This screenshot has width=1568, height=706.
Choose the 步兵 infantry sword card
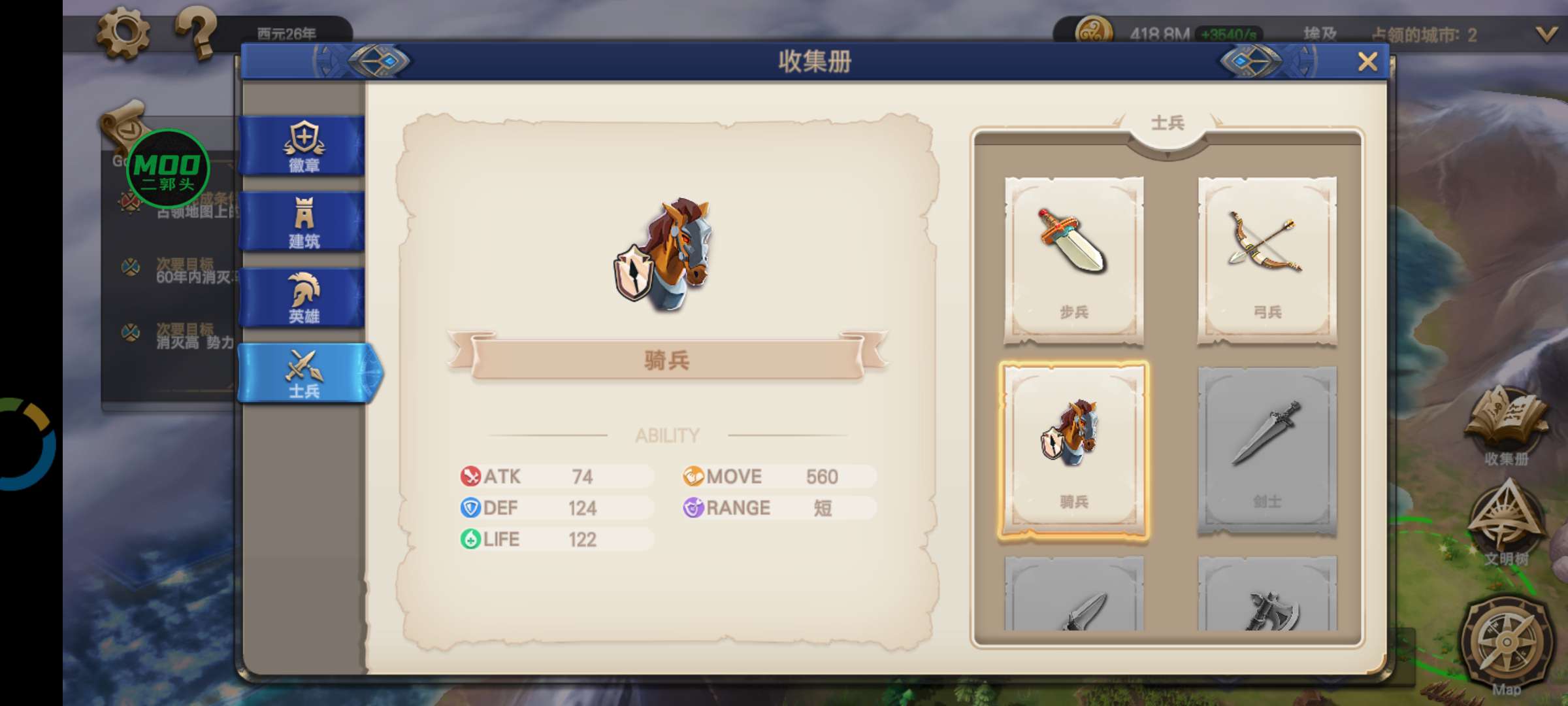coord(1073,260)
